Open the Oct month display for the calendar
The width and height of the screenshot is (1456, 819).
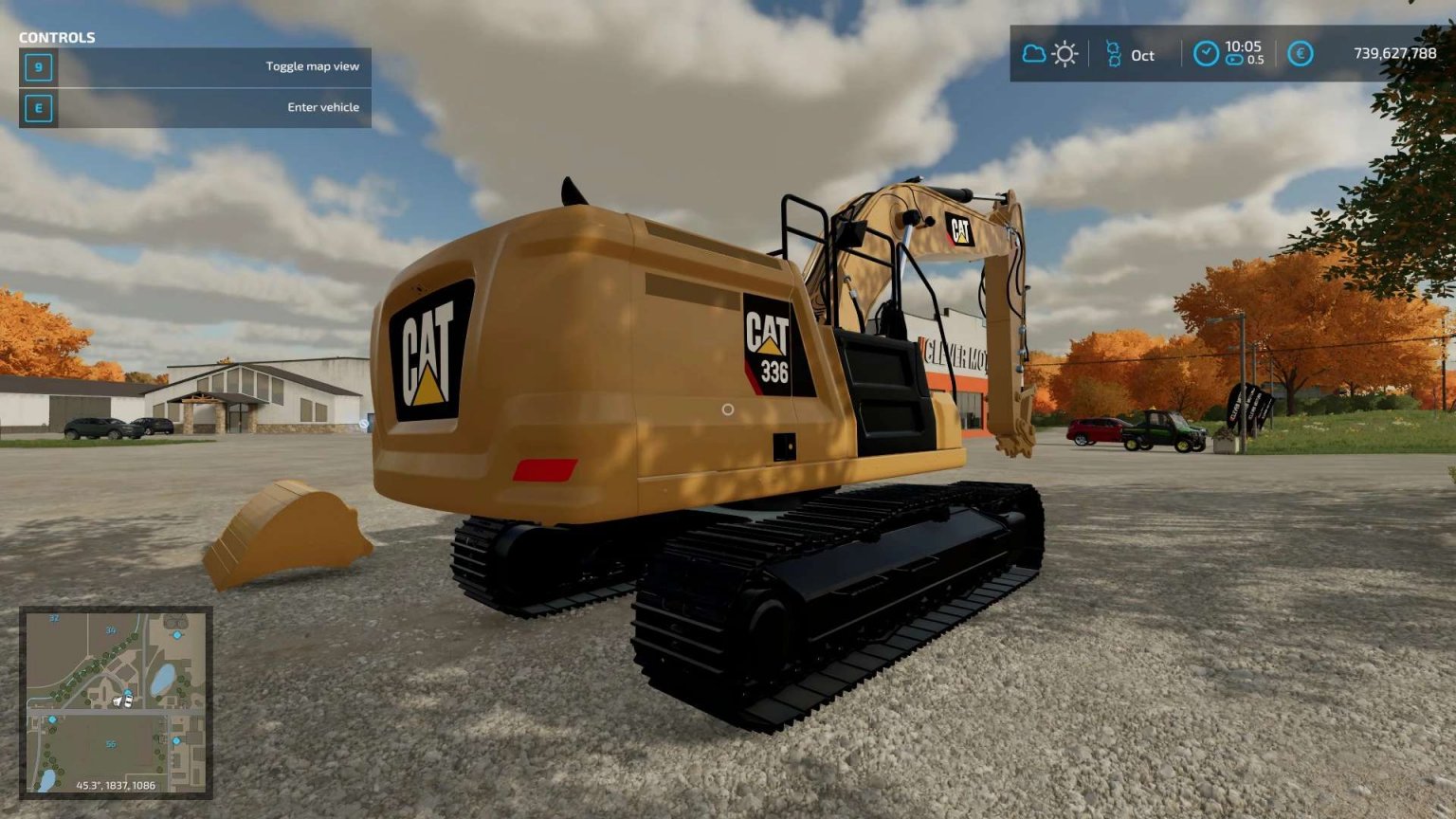(x=1142, y=57)
